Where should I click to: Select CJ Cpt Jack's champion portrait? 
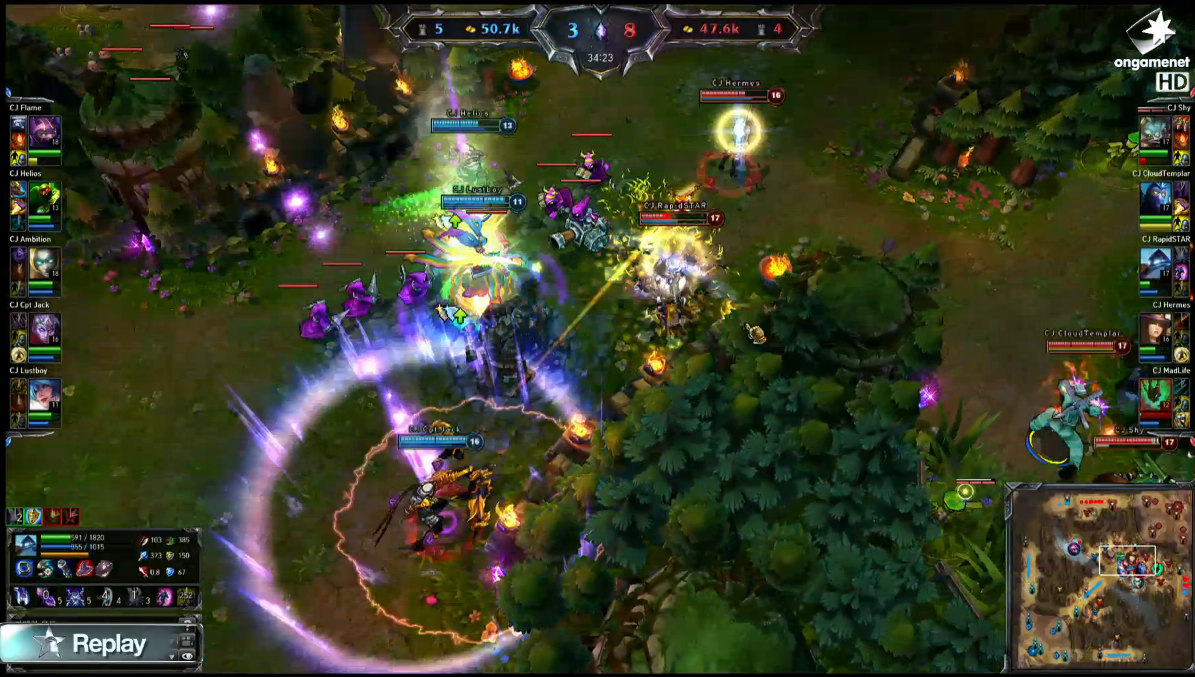coord(45,329)
